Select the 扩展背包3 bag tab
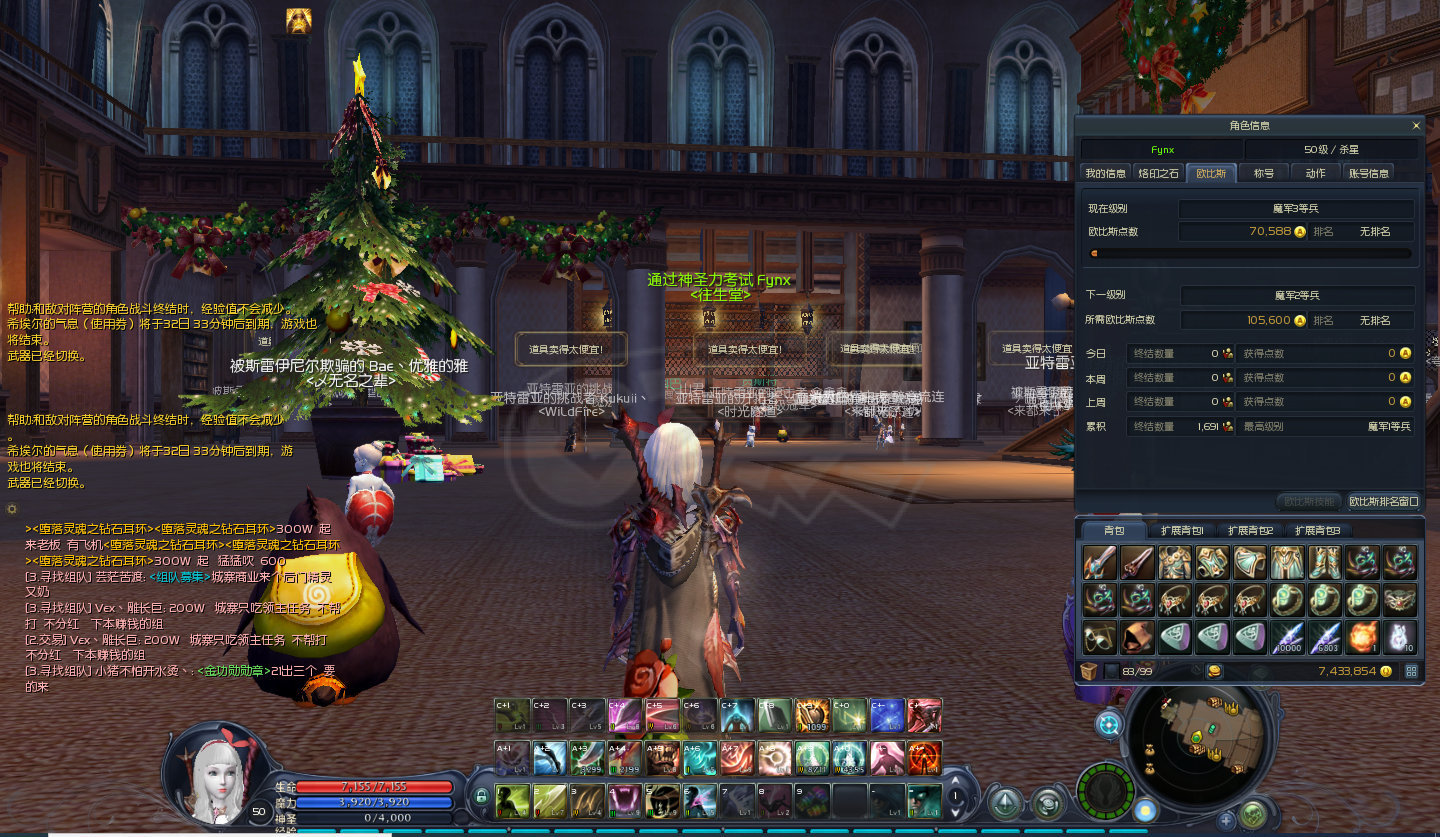The height and width of the screenshot is (837, 1440). (x=1317, y=531)
